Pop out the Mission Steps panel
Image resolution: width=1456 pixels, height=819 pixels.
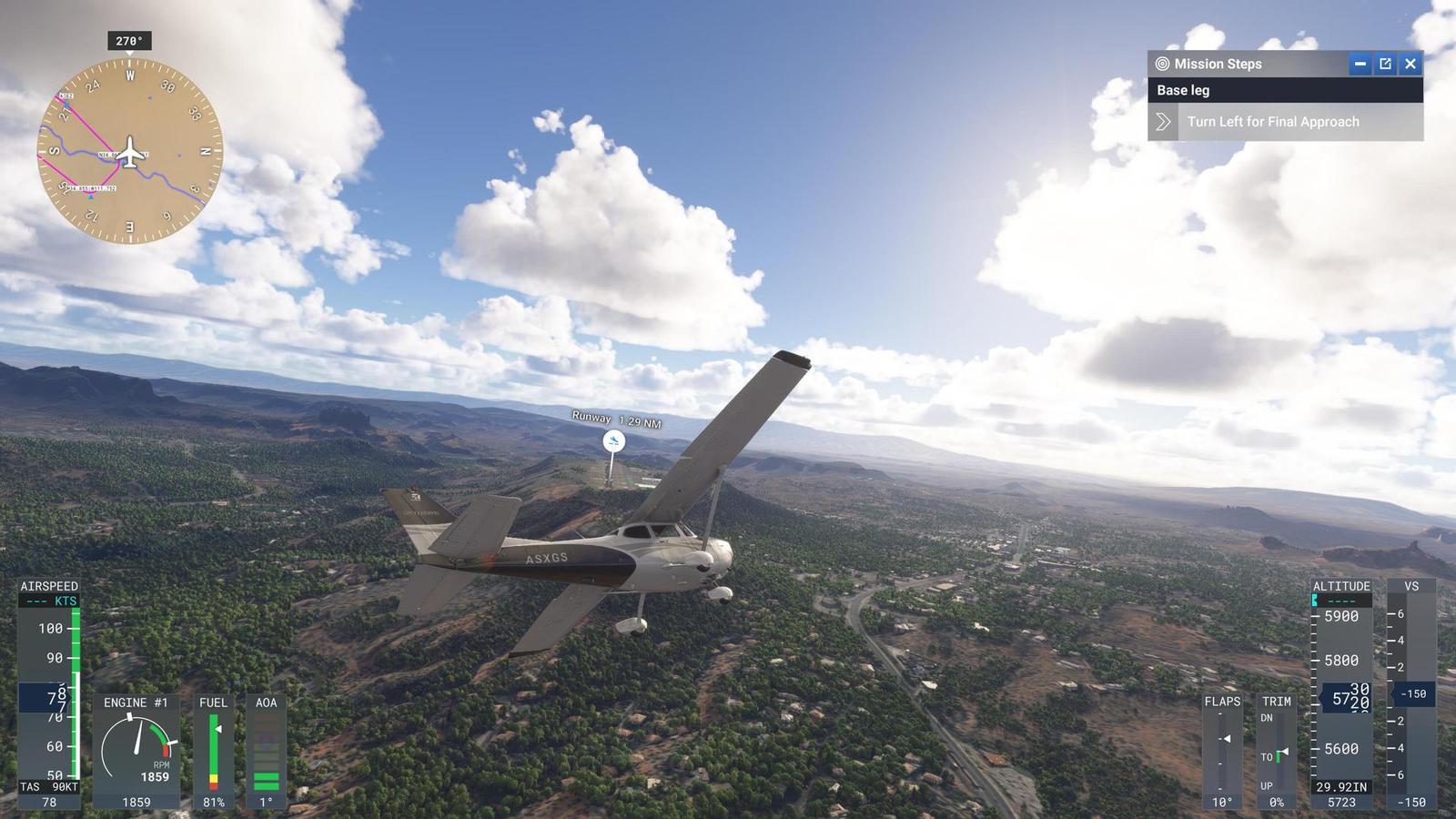tap(1384, 64)
